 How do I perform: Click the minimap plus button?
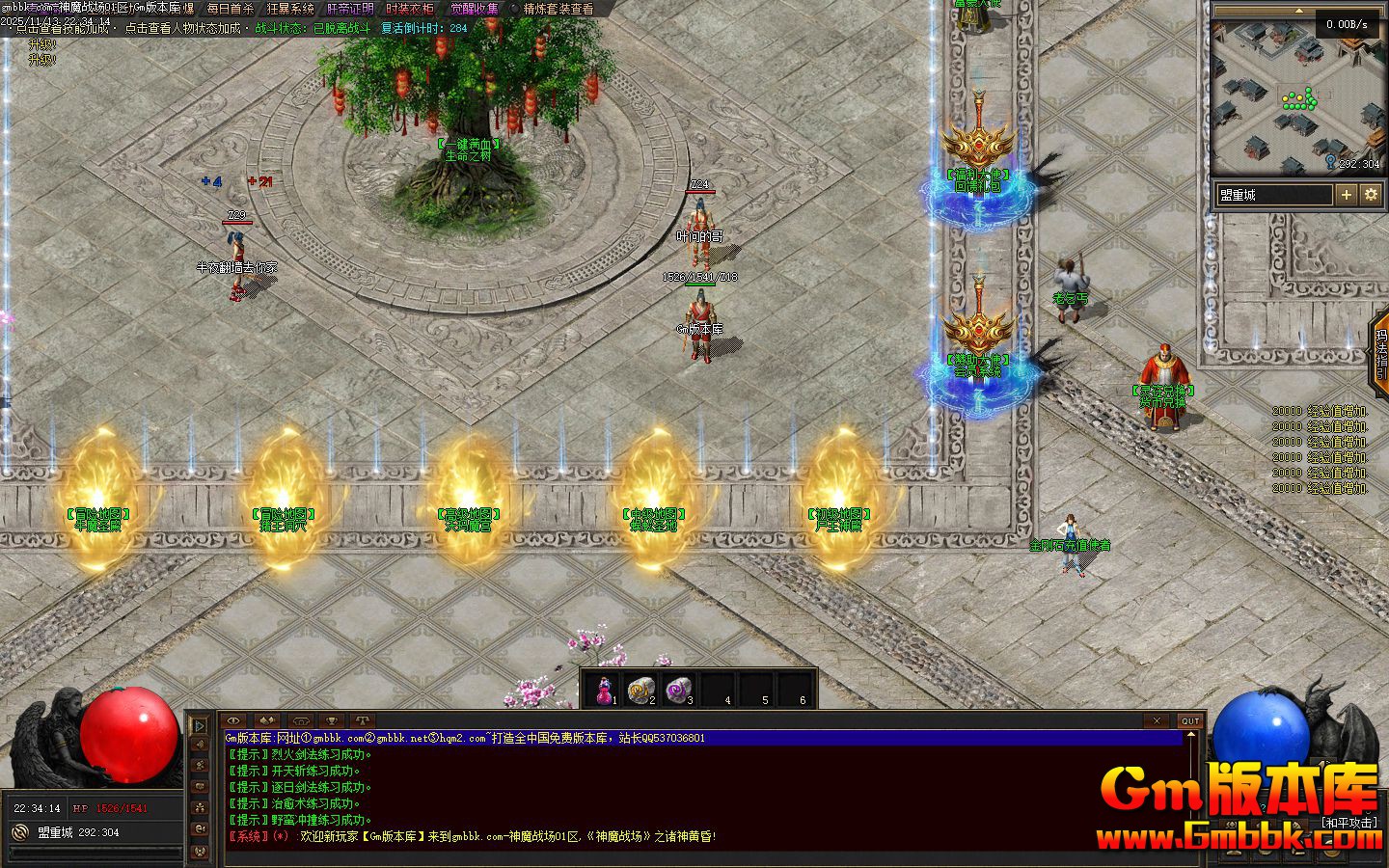1346,195
